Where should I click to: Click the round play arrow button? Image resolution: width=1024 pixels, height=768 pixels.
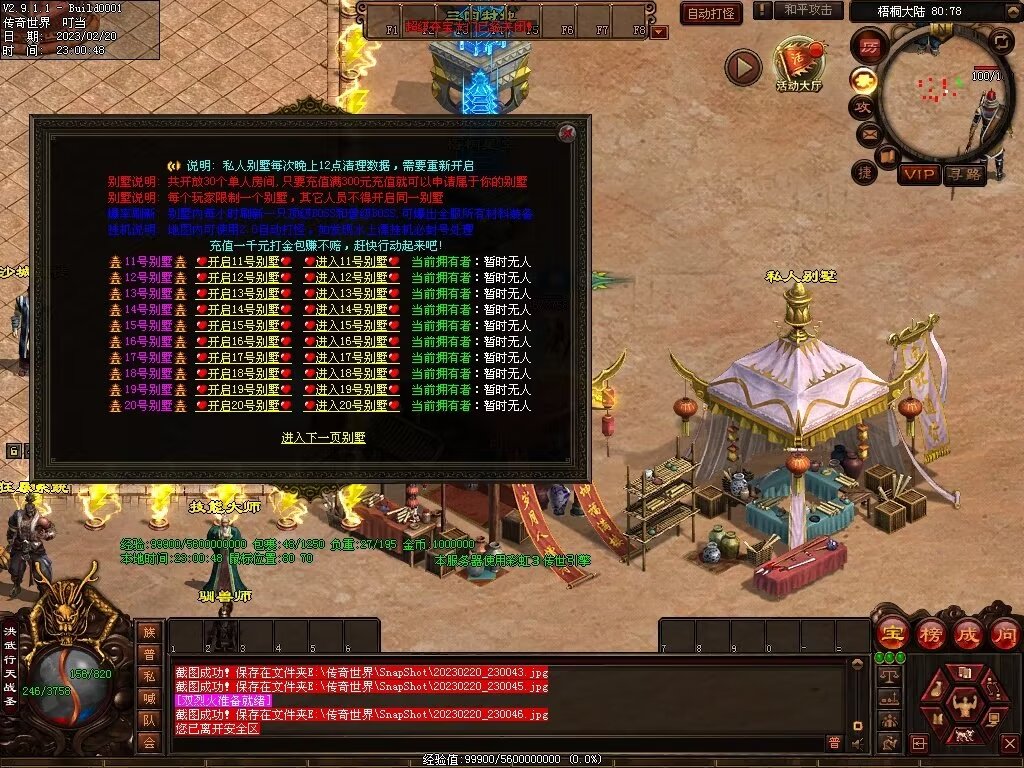(x=743, y=67)
